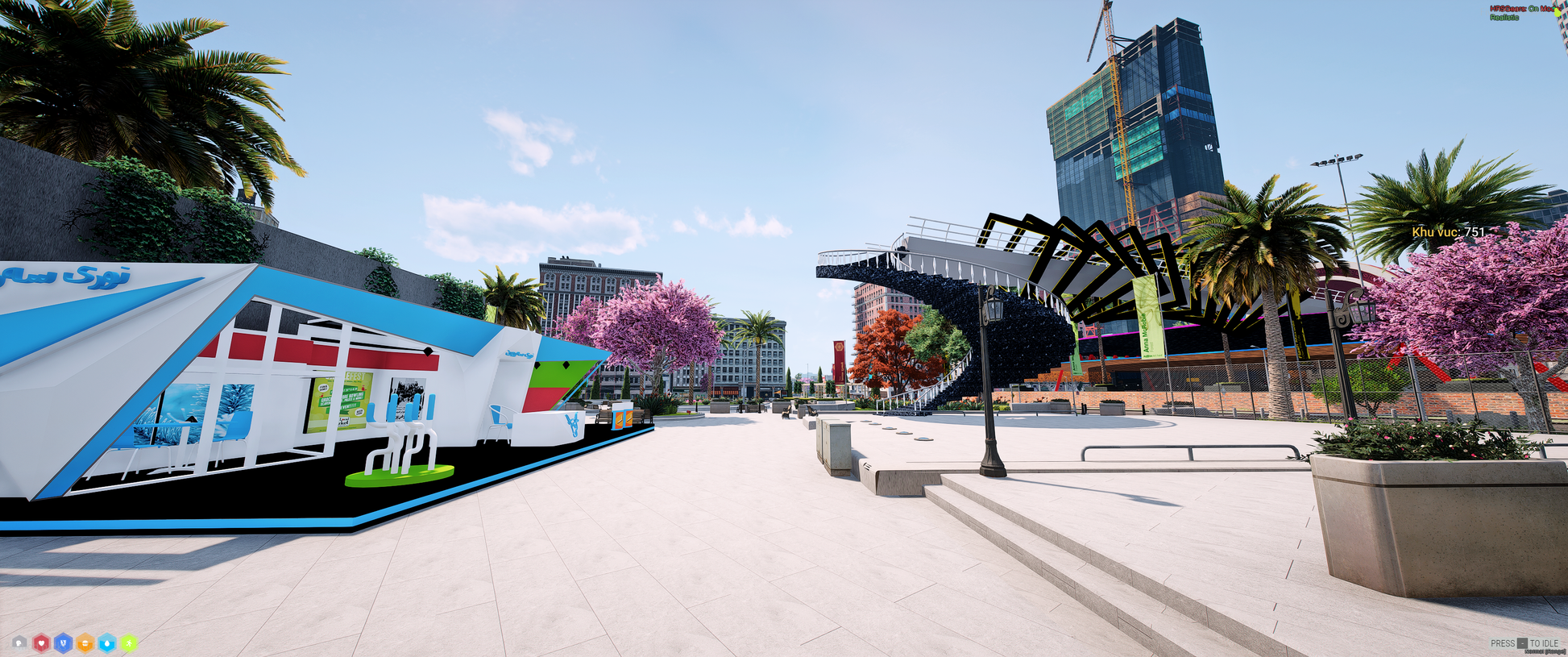Viewport: 1568px width, 657px height.
Task: Click the blue water drop thirst icon
Action: click(106, 642)
